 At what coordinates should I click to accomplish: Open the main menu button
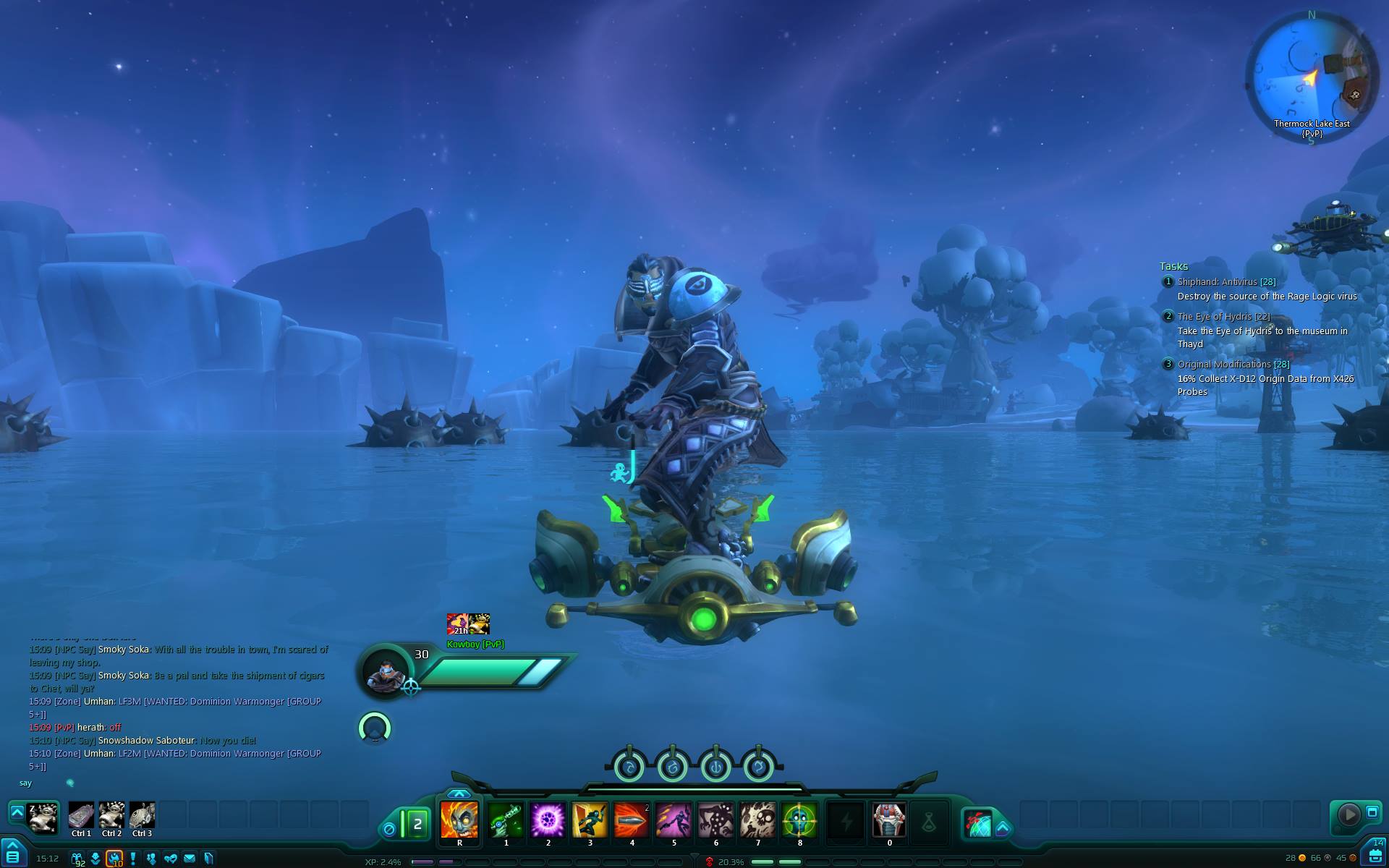pos(12,855)
